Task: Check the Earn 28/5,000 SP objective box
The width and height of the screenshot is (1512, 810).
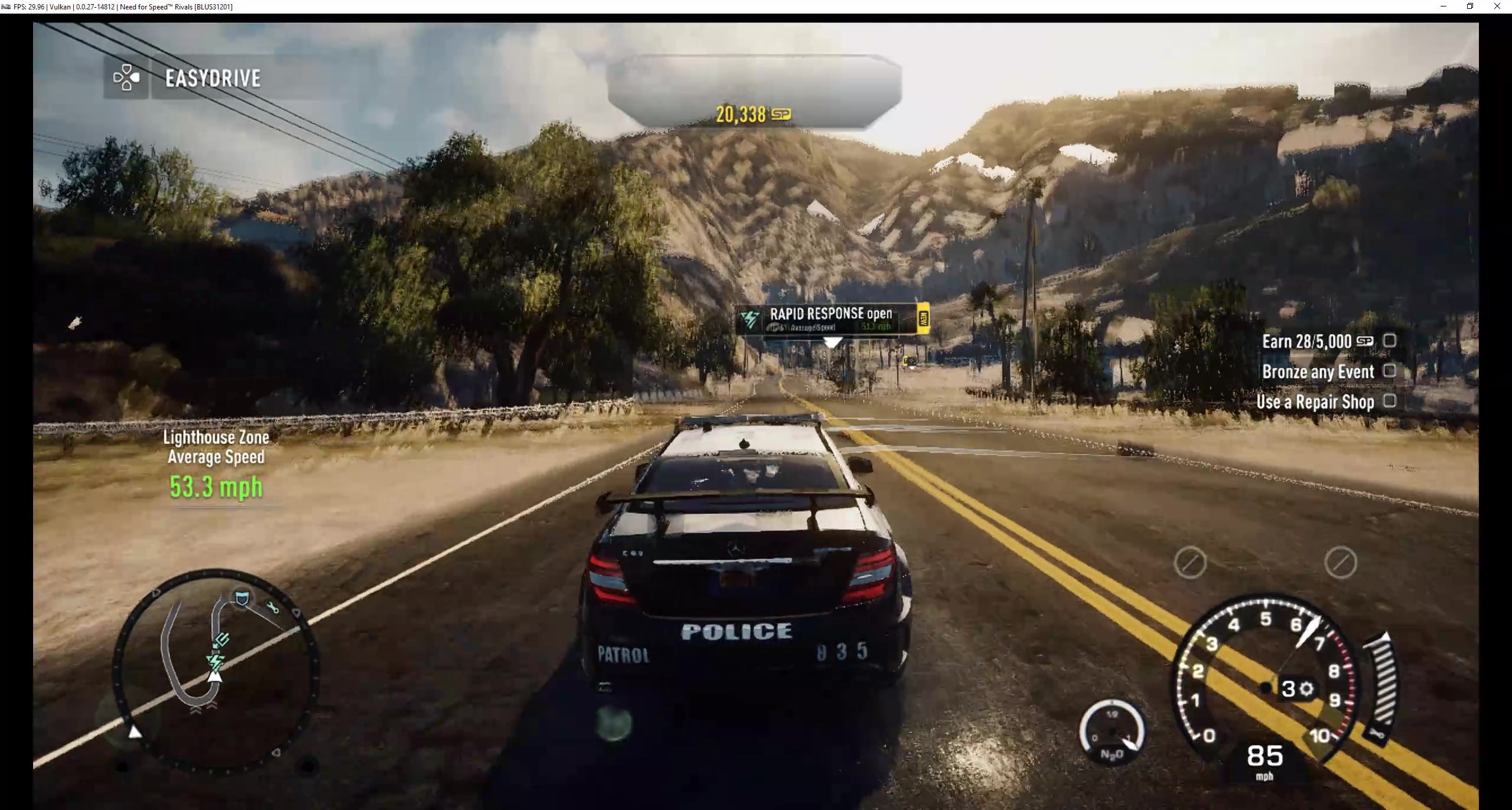Action: [x=1391, y=341]
